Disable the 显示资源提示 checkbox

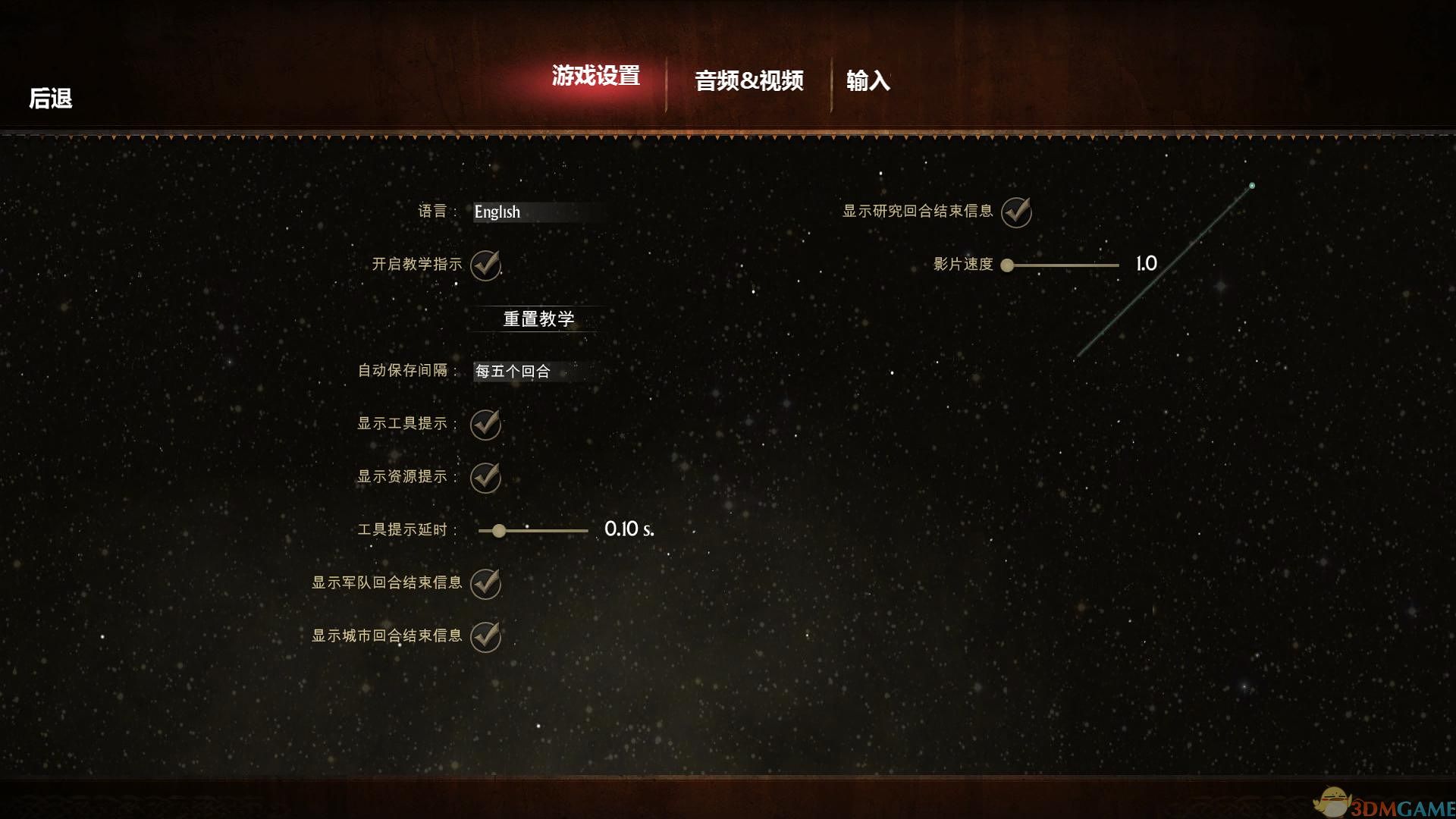tap(485, 479)
